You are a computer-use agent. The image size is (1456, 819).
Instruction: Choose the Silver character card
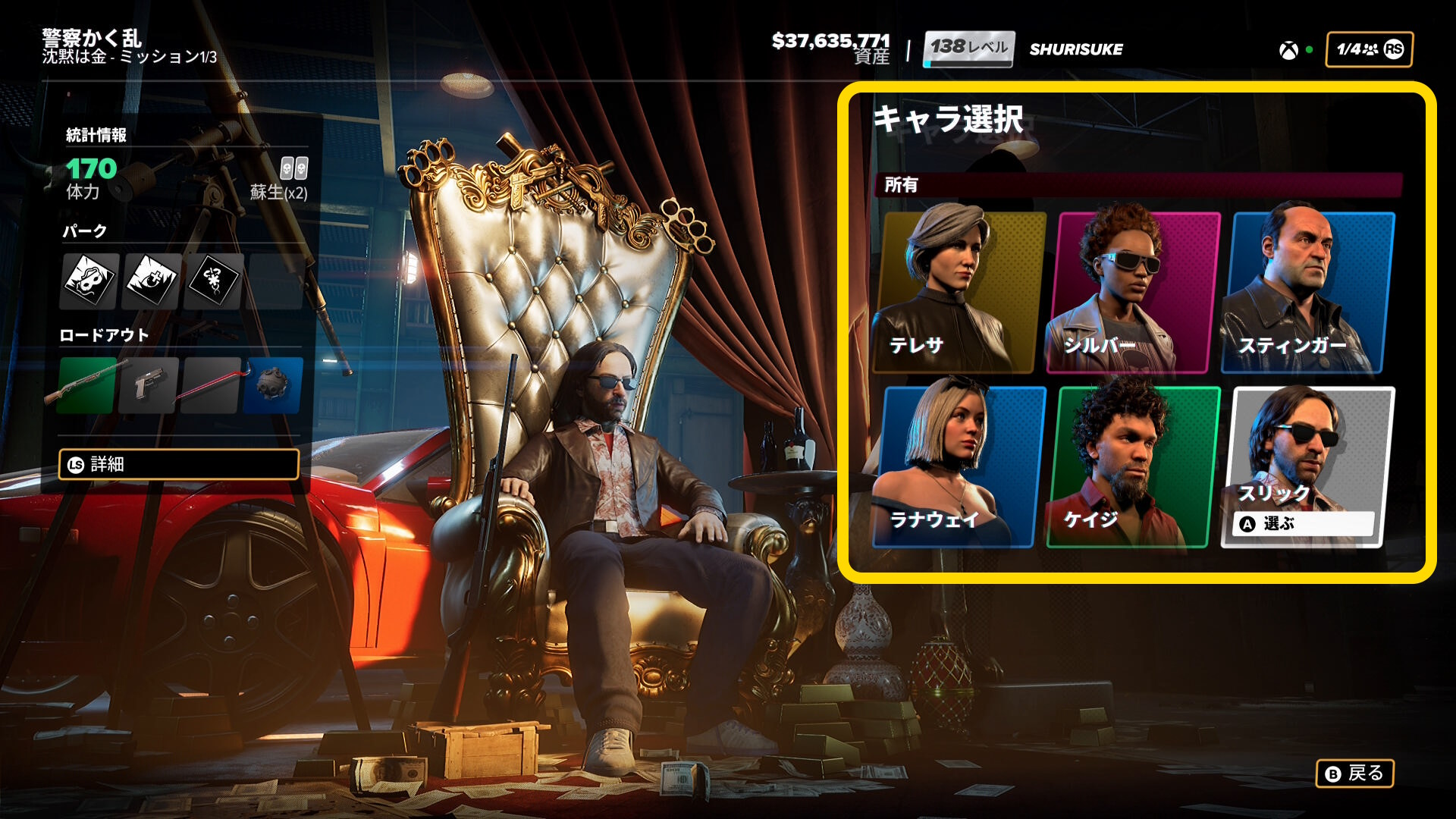coord(1134,293)
